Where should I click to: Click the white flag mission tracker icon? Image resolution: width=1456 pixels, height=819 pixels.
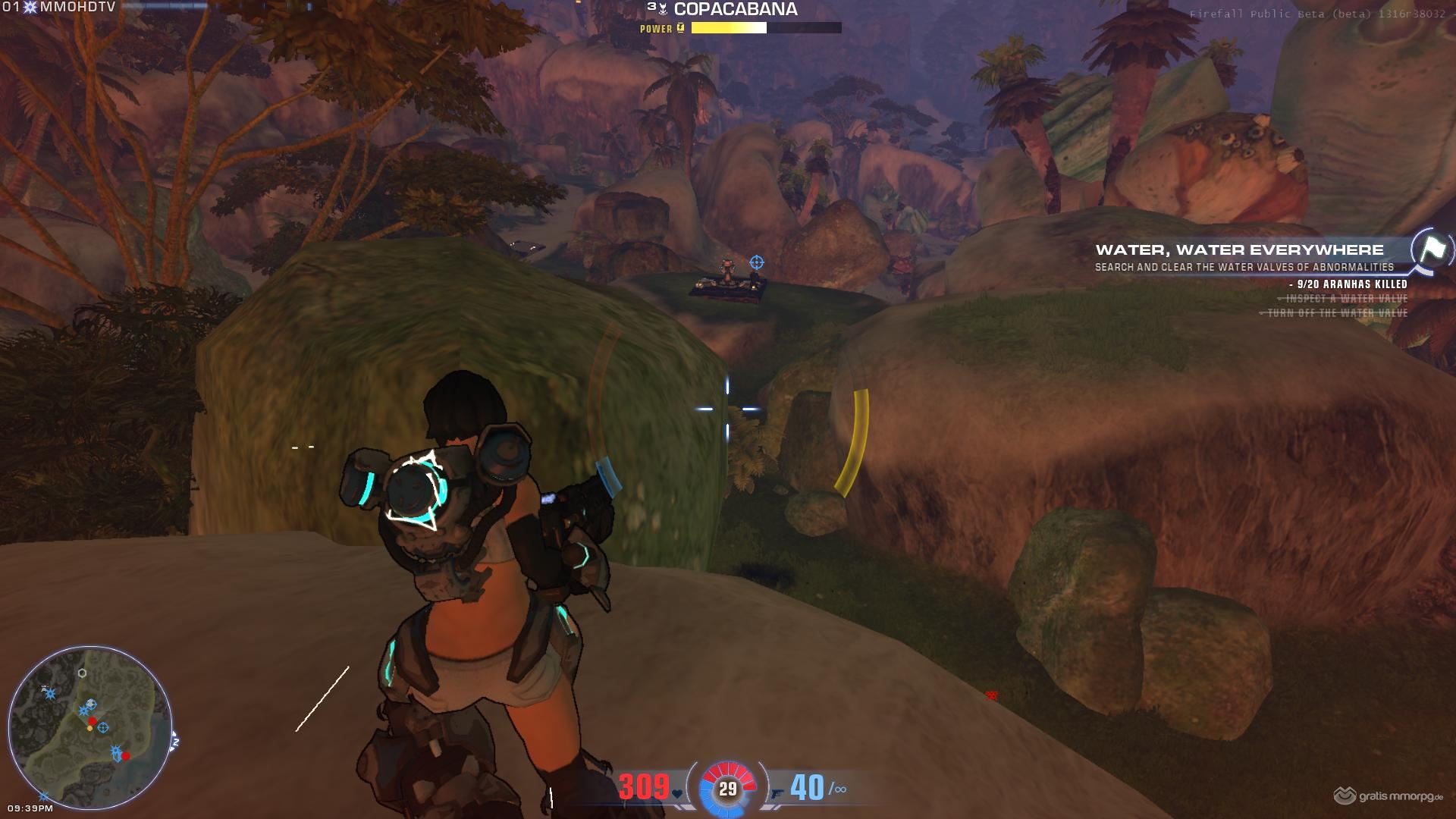[x=1432, y=249]
